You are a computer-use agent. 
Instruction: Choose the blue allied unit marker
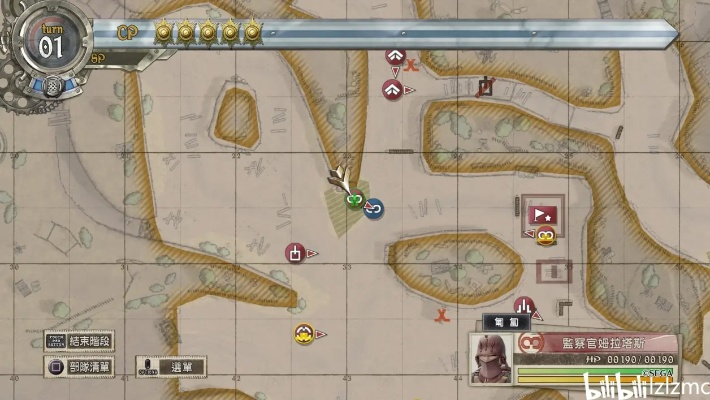tap(375, 210)
